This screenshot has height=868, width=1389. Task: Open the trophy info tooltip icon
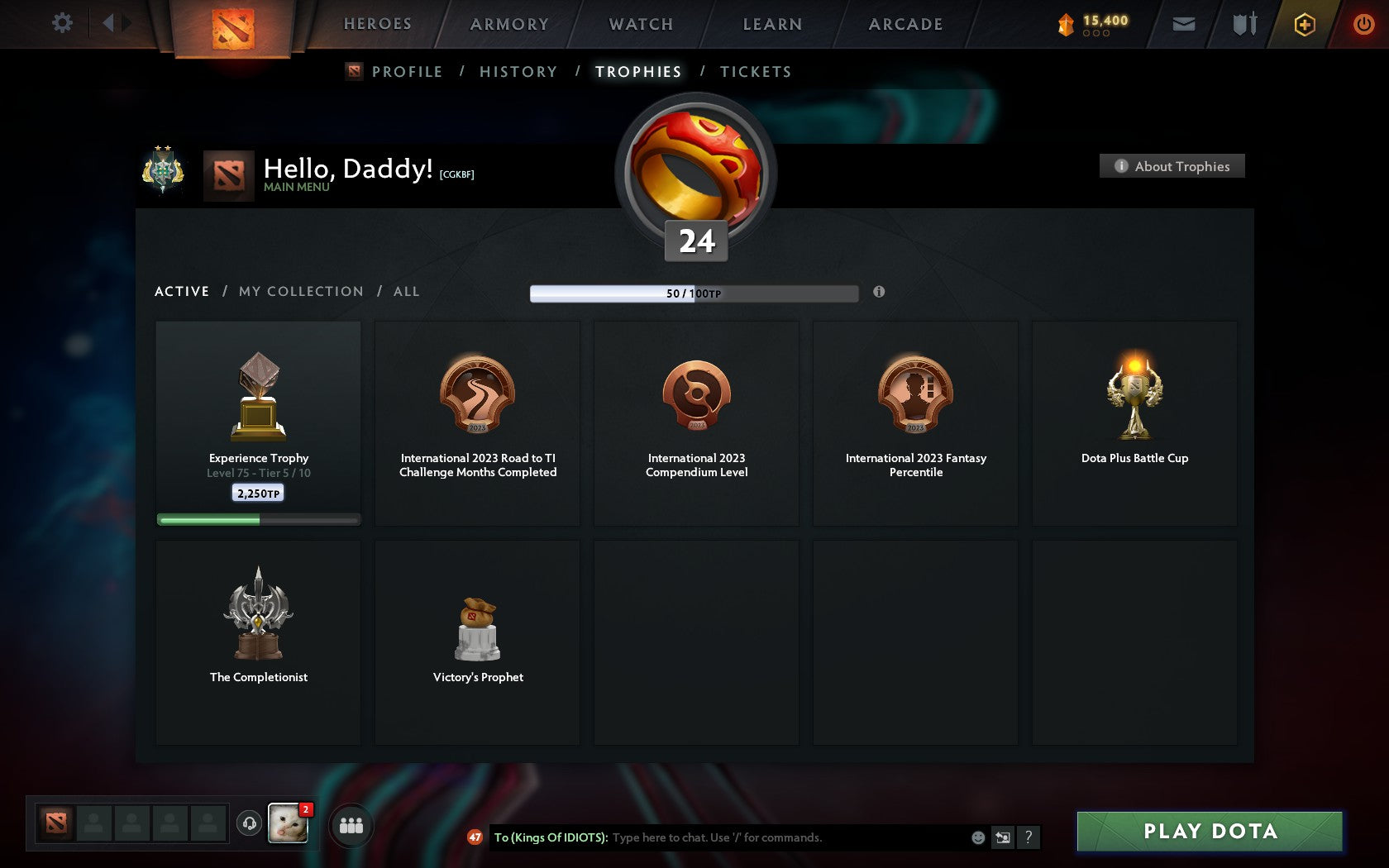click(877, 292)
